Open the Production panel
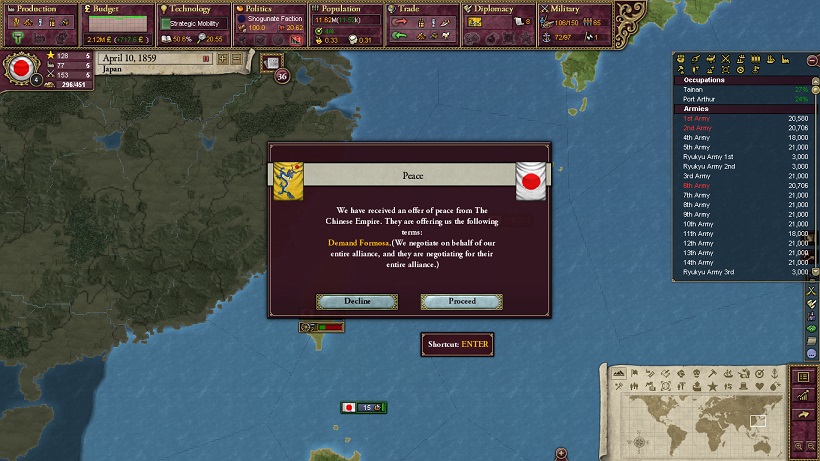The width and height of the screenshot is (820, 461). 38,9
